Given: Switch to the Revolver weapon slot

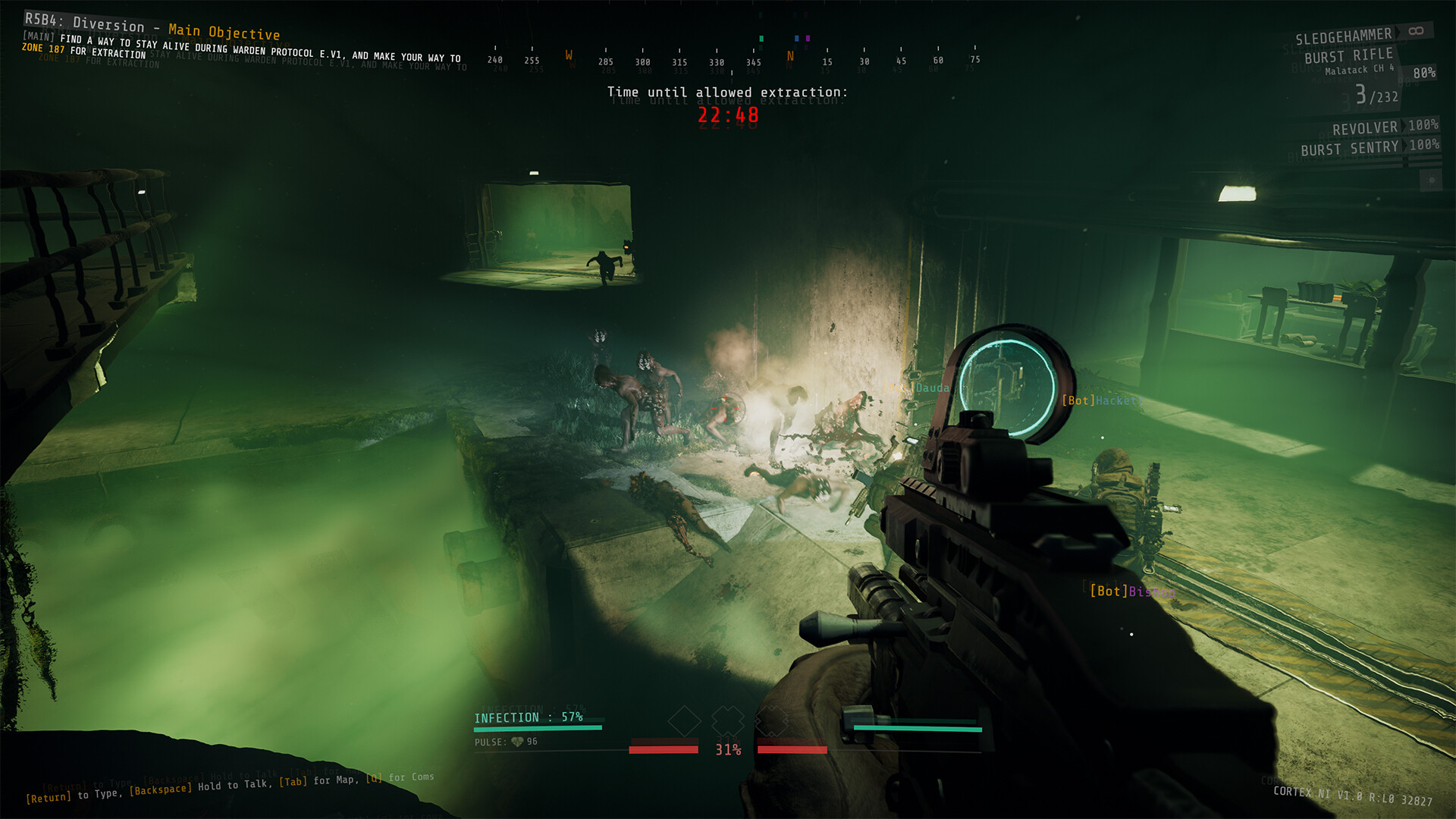Looking at the screenshot, I should click(1365, 127).
